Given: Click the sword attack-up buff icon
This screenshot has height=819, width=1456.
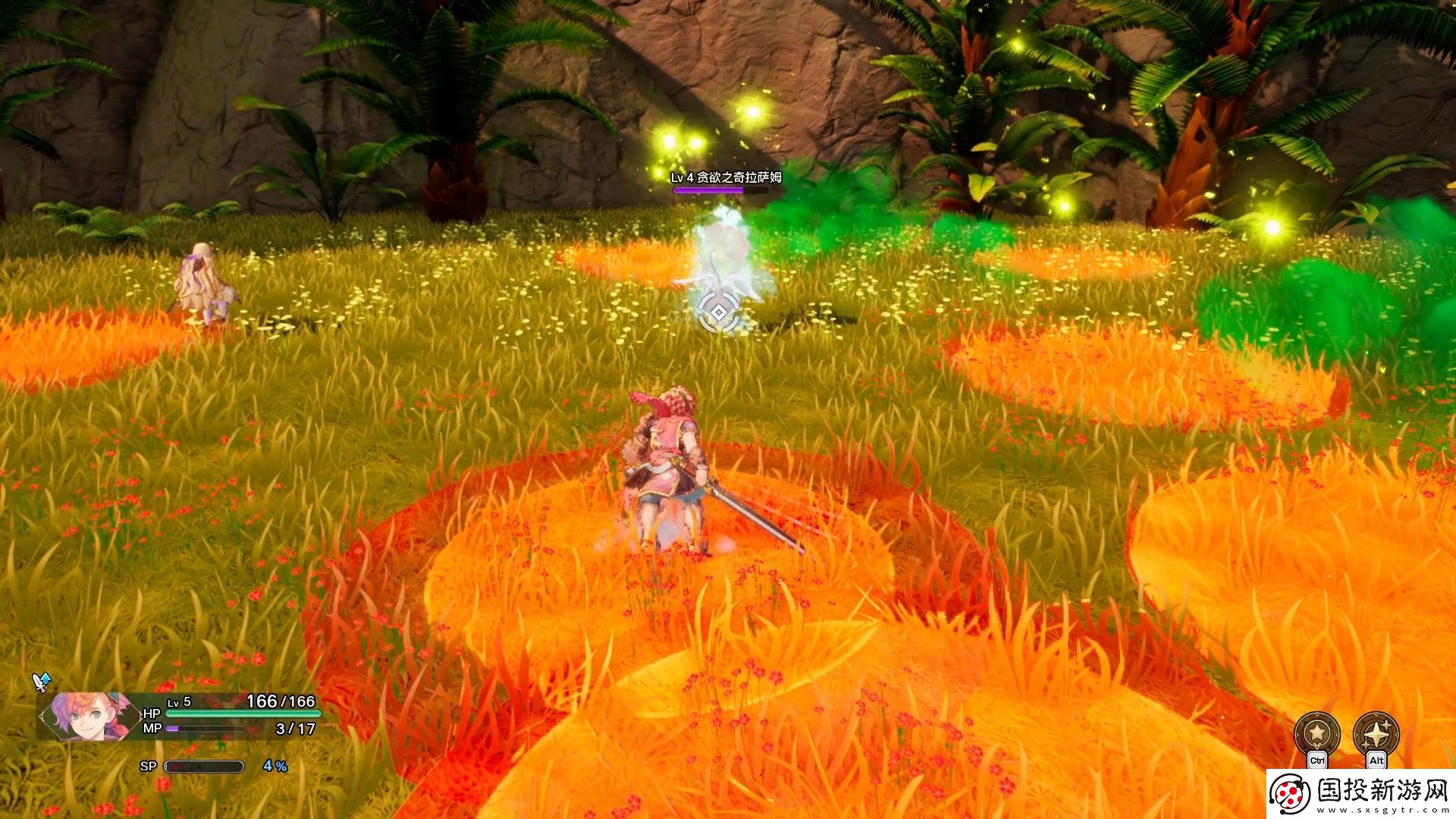Looking at the screenshot, I should pos(42,682).
